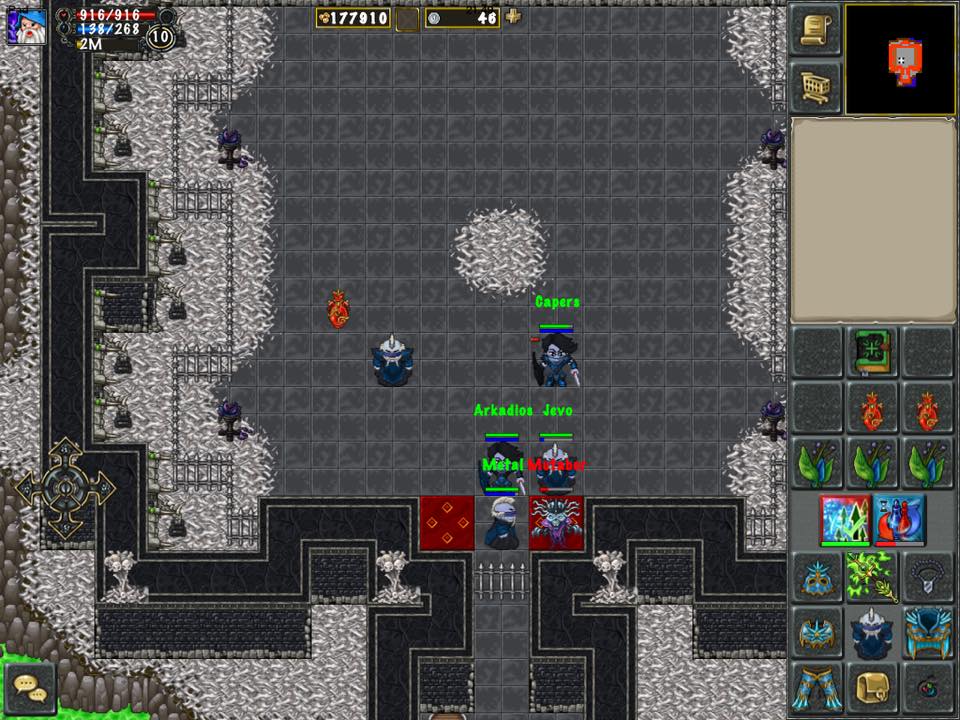Screen dimensions: 960x720
Task: Open the scroll quest log button
Action: tap(816, 29)
